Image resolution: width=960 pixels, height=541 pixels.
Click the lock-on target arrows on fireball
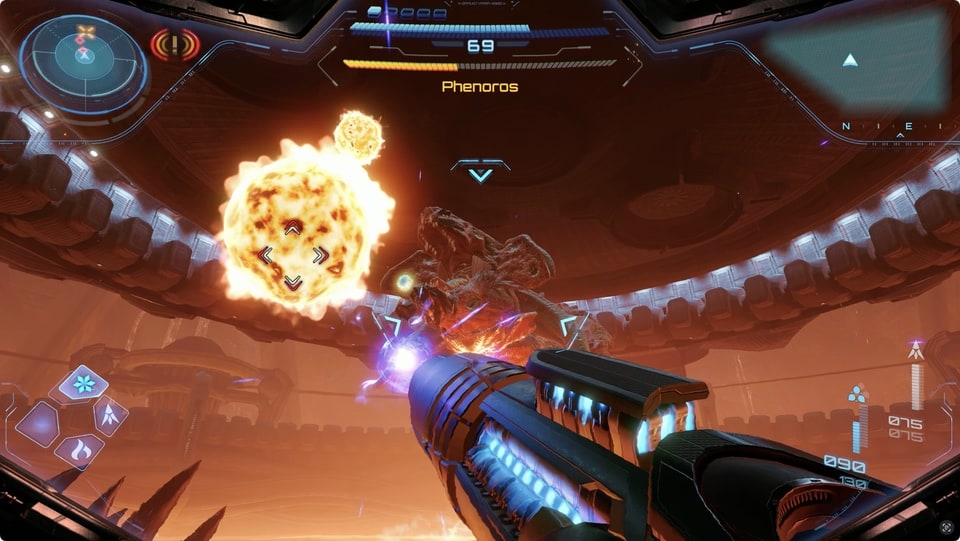click(x=292, y=256)
